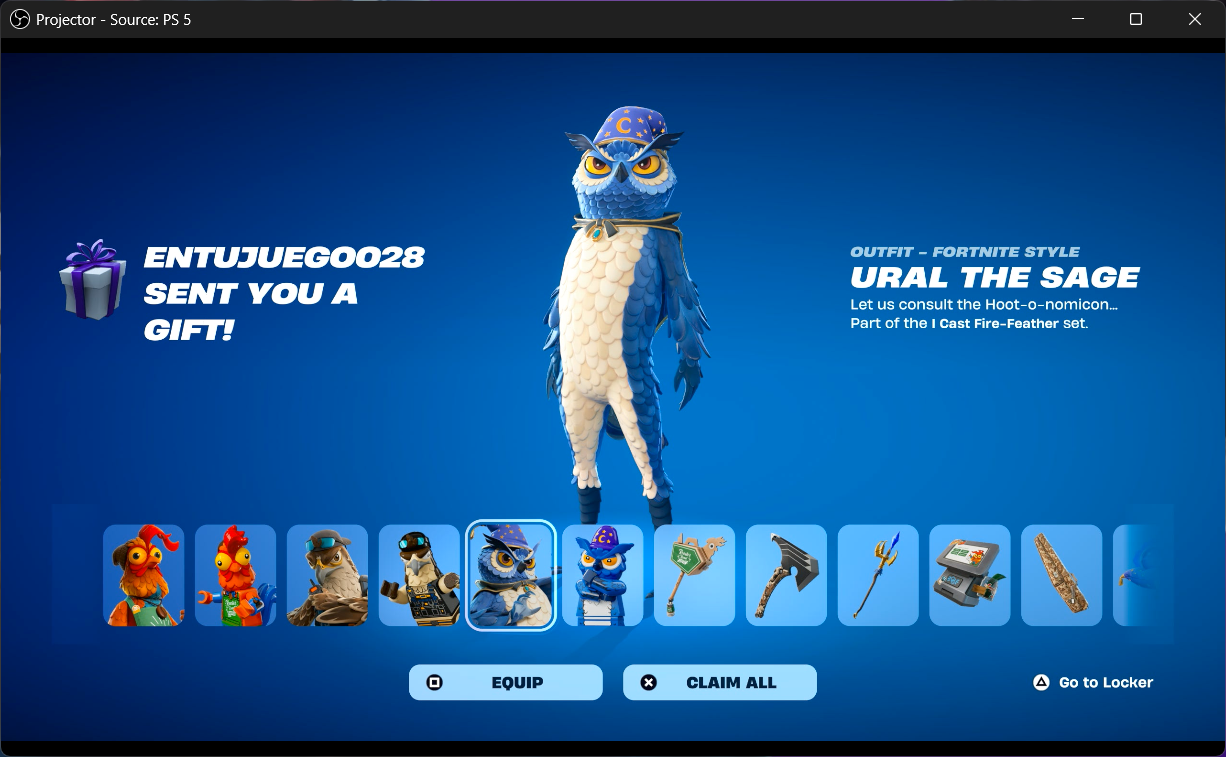Screen dimensions: 1226x757
Task: Select the highlighted blue wizard owl outfit
Action: tap(511, 576)
